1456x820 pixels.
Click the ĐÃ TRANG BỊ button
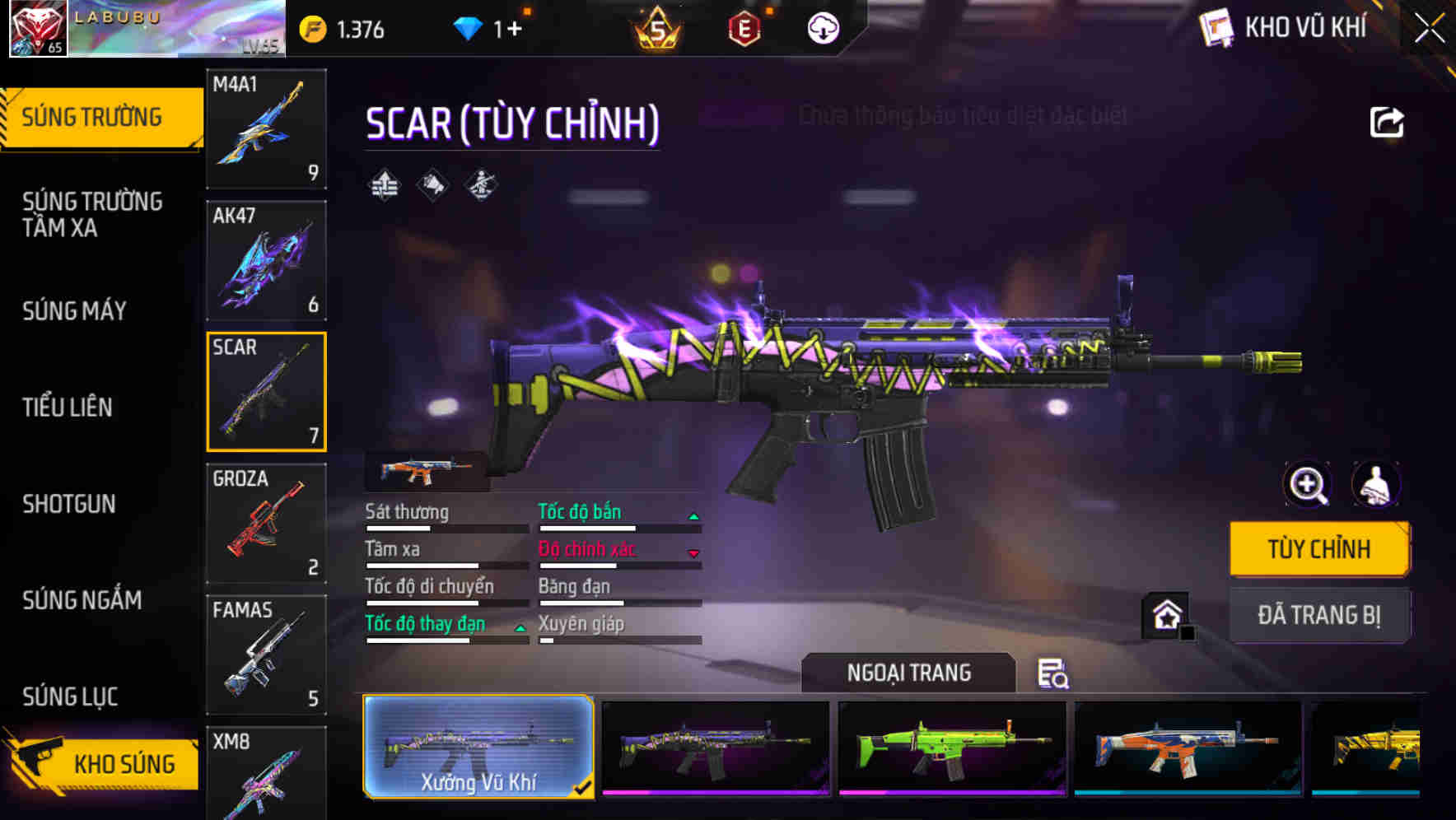(x=1319, y=615)
